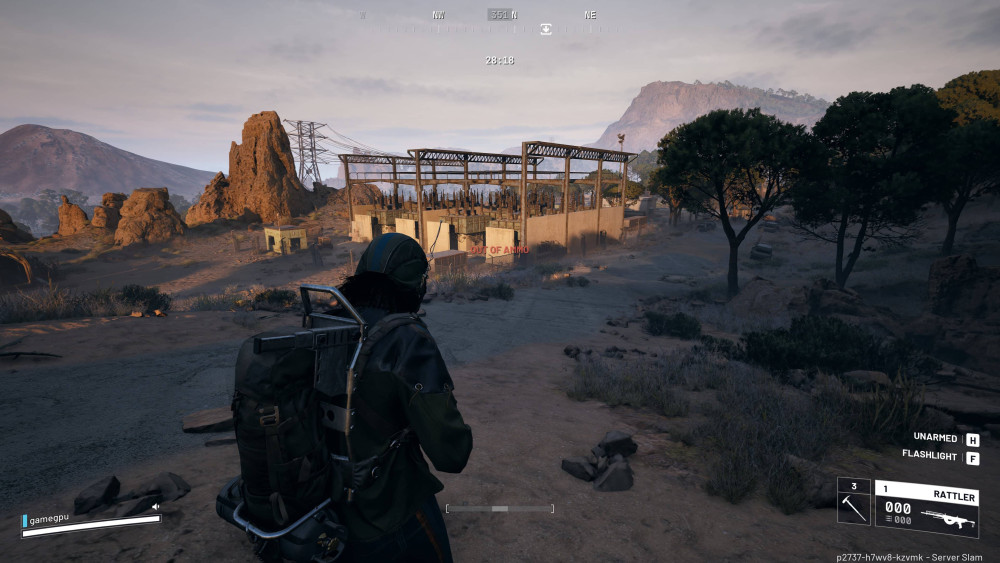This screenshot has width=1000, height=563.
Task: Click the Unarmed stance label
Action: coord(936,438)
